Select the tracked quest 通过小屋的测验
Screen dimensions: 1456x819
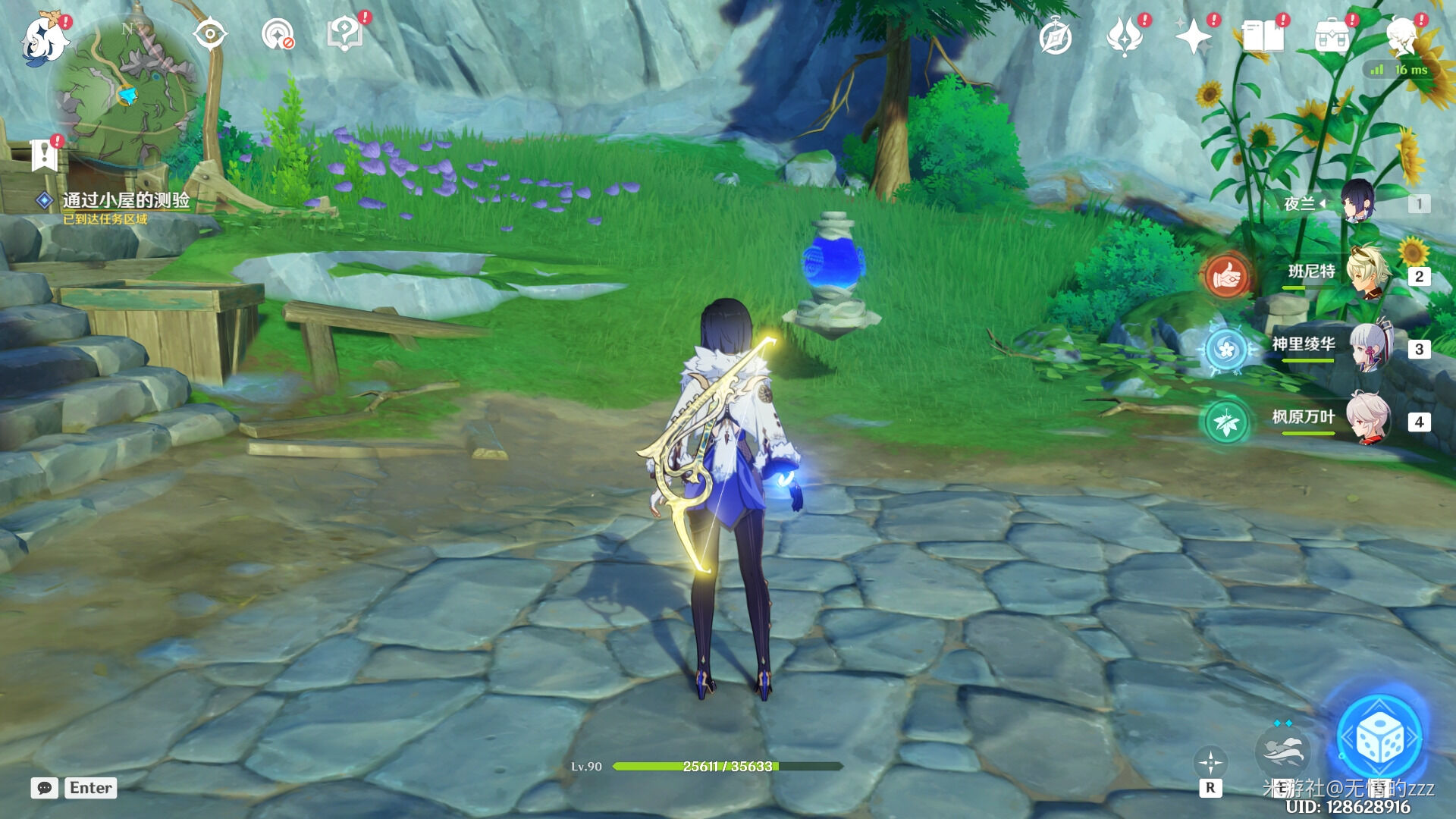125,200
